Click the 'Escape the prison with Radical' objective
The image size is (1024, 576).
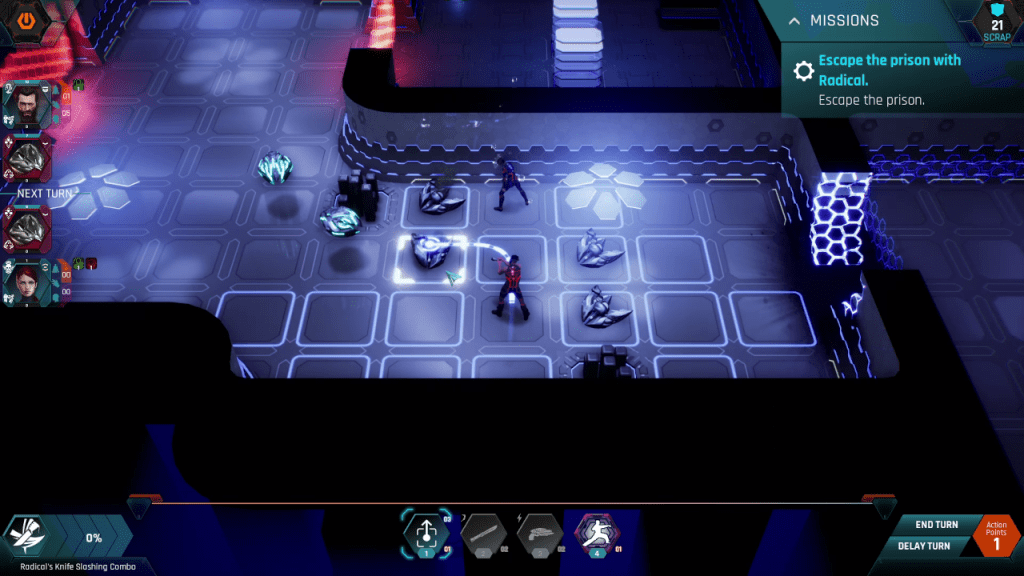[889, 69]
